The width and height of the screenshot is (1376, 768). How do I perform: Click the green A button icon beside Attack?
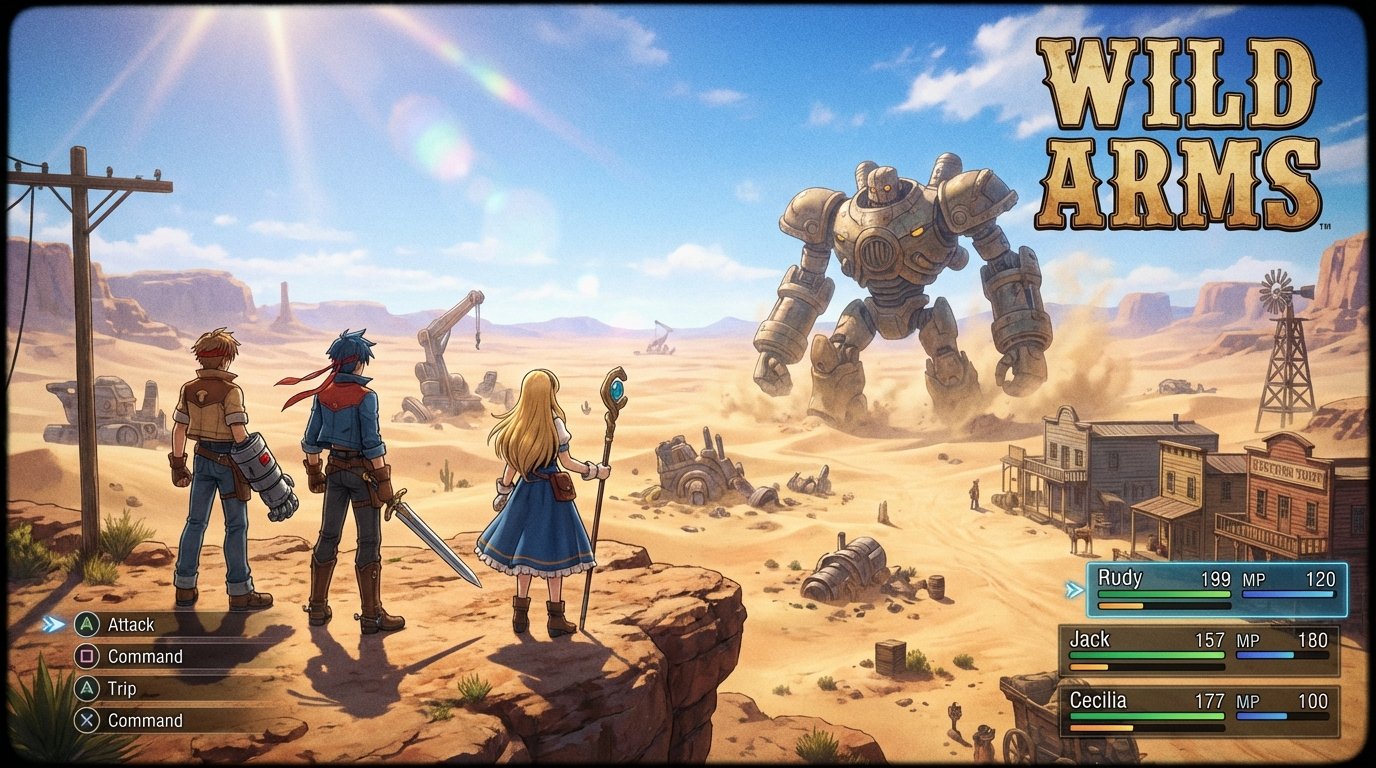tap(88, 624)
